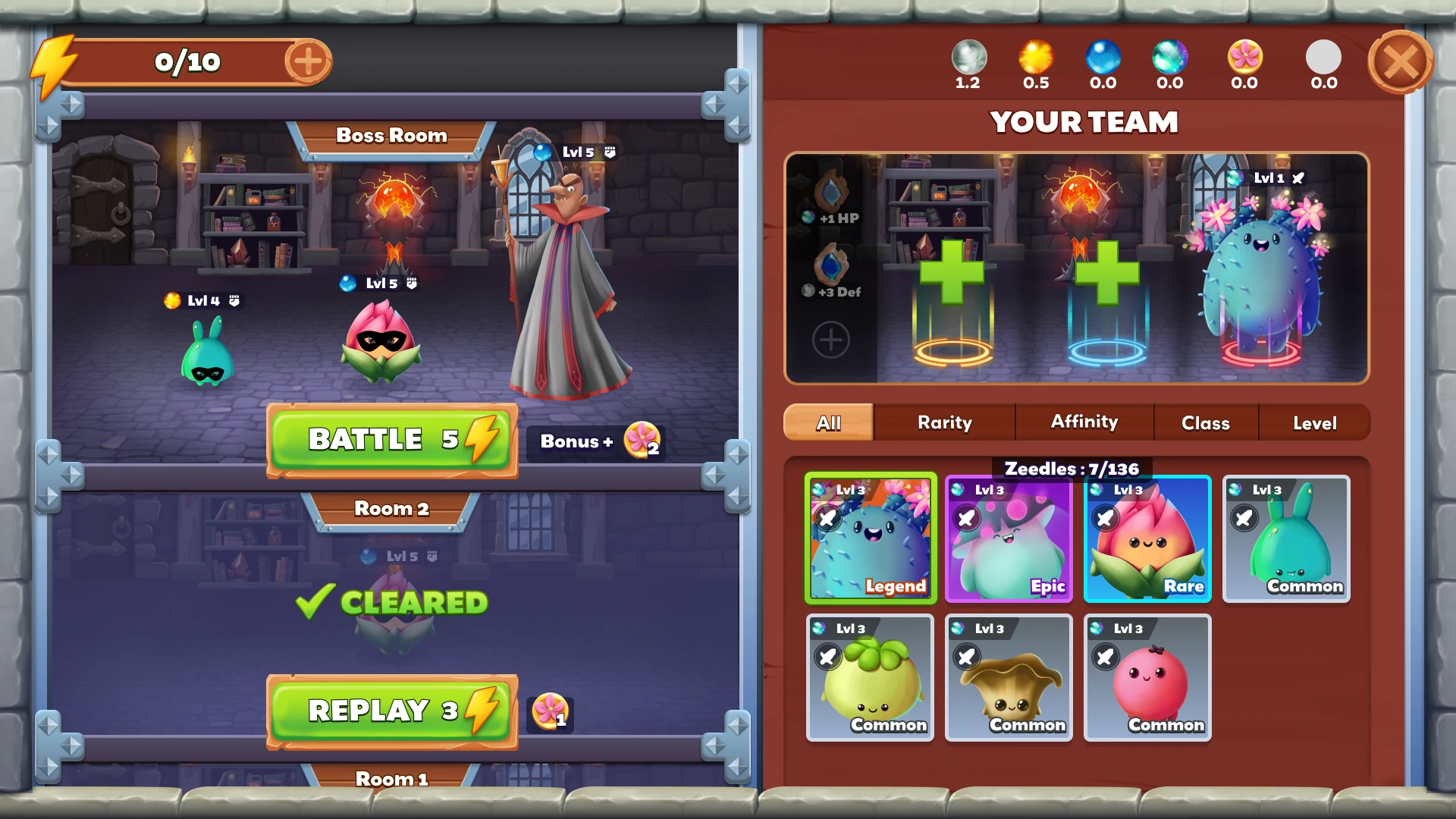Switch to the All filter tab
The image size is (1456, 819).
click(828, 422)
